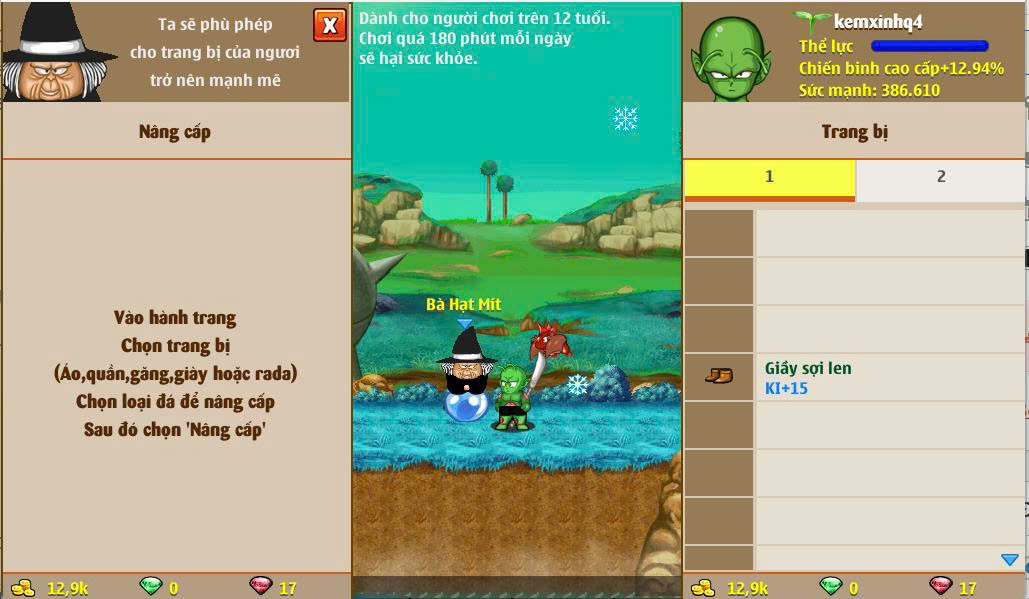This screenshot has height=599, width=1029.
Task: Close the upgrade dialog with the X button
Action: click(329, 25)
